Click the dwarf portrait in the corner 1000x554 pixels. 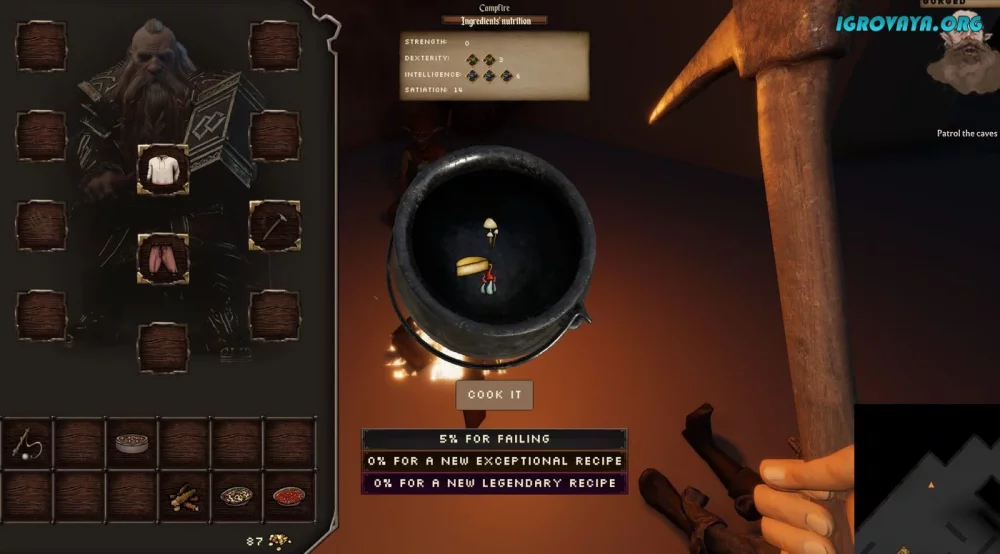pos(964,55)
